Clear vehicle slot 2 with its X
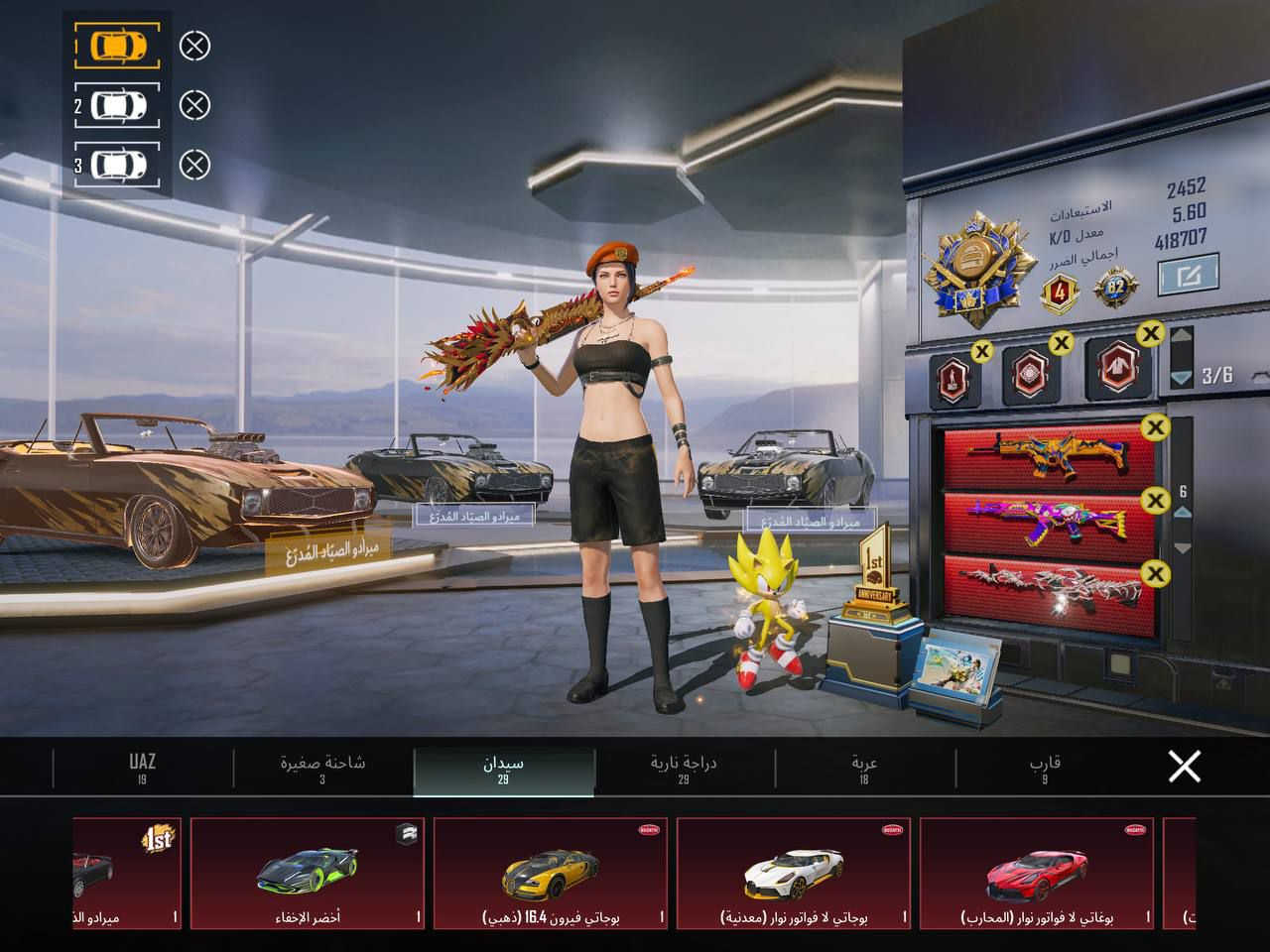The image size is (1270, 952). point(195,105)
